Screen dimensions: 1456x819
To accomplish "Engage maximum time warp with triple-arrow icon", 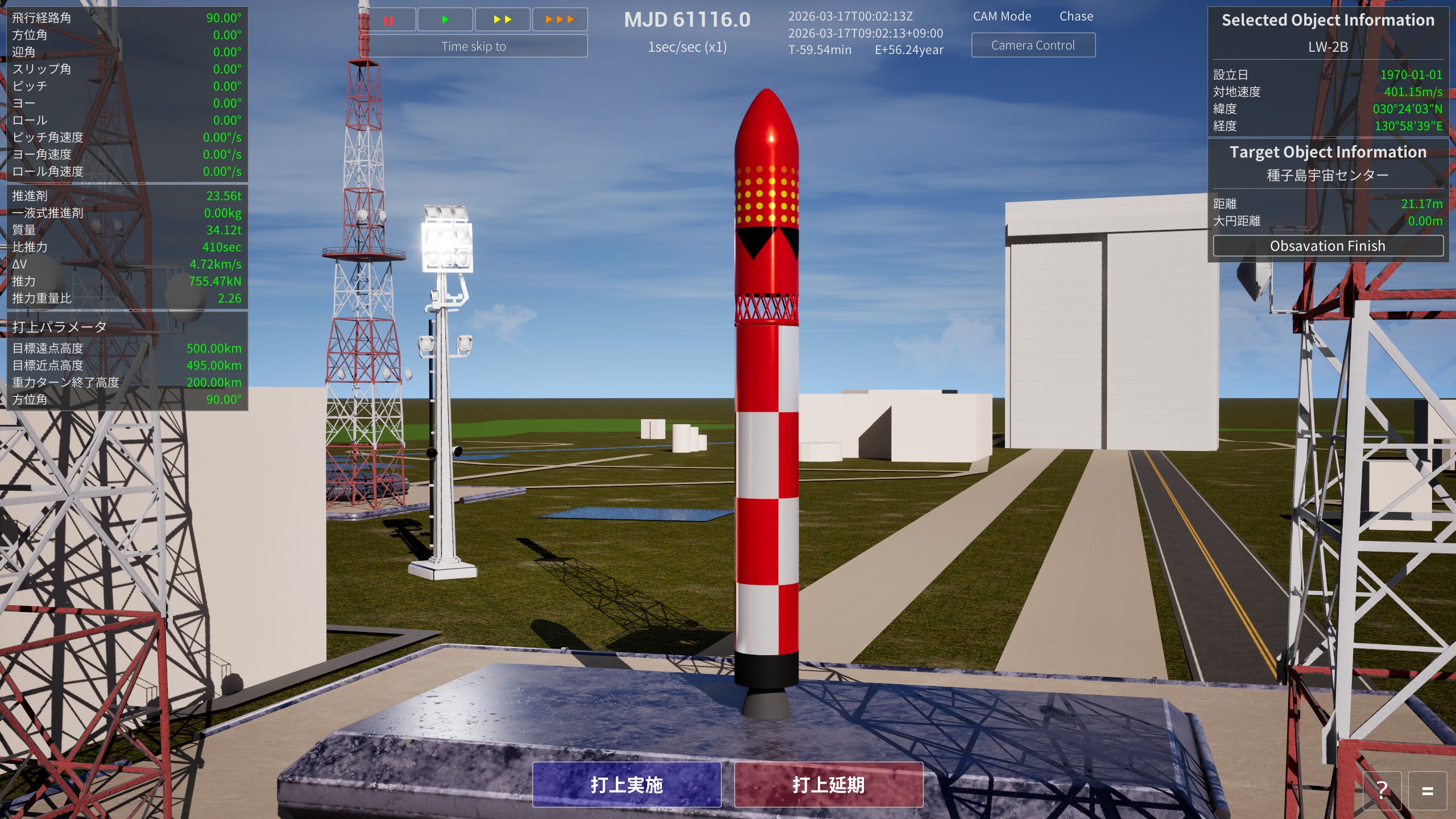I will click(x=559, y=20).
